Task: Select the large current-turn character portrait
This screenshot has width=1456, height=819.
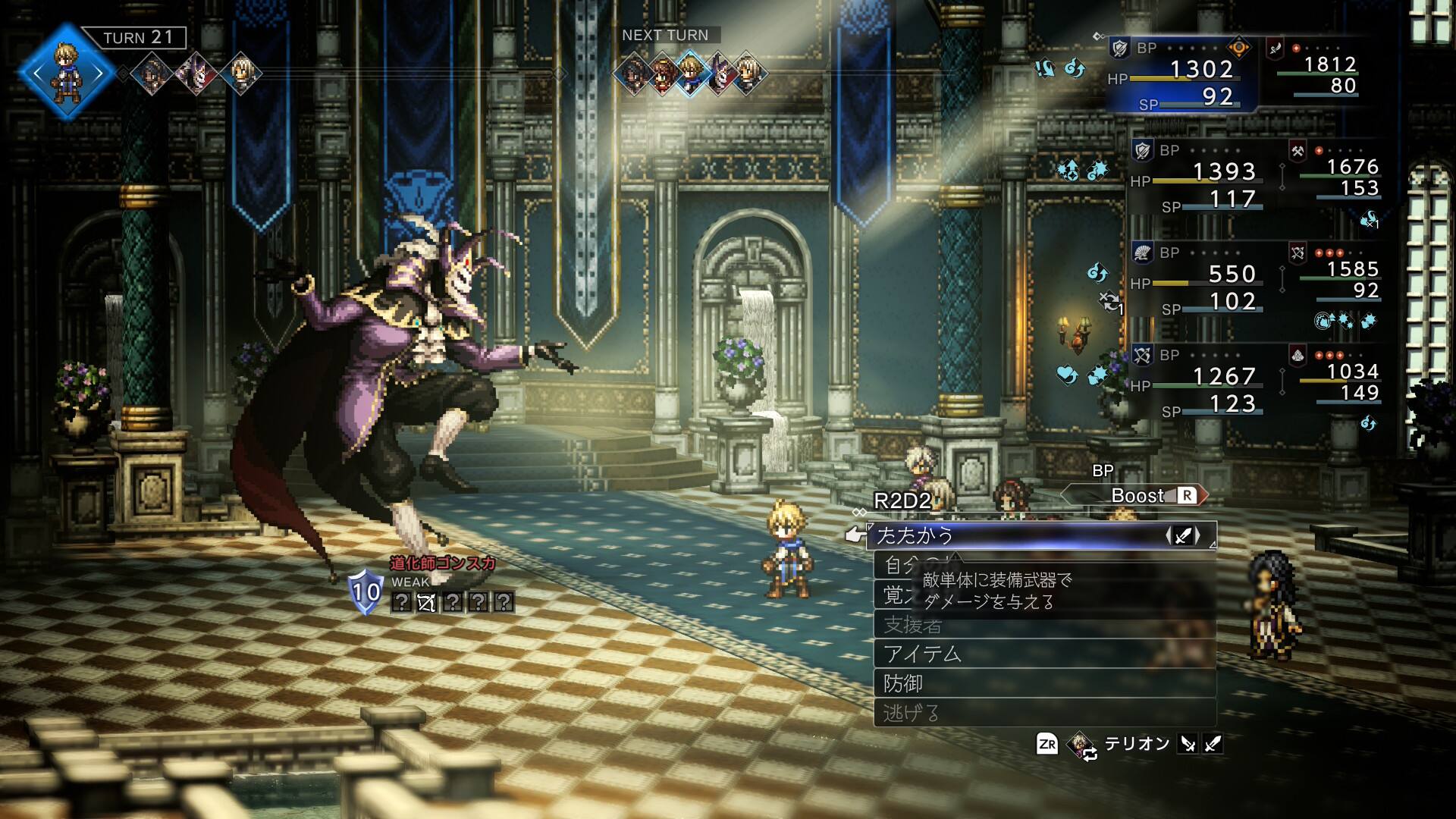Action: pyautogui.click(x=67, y=73)
